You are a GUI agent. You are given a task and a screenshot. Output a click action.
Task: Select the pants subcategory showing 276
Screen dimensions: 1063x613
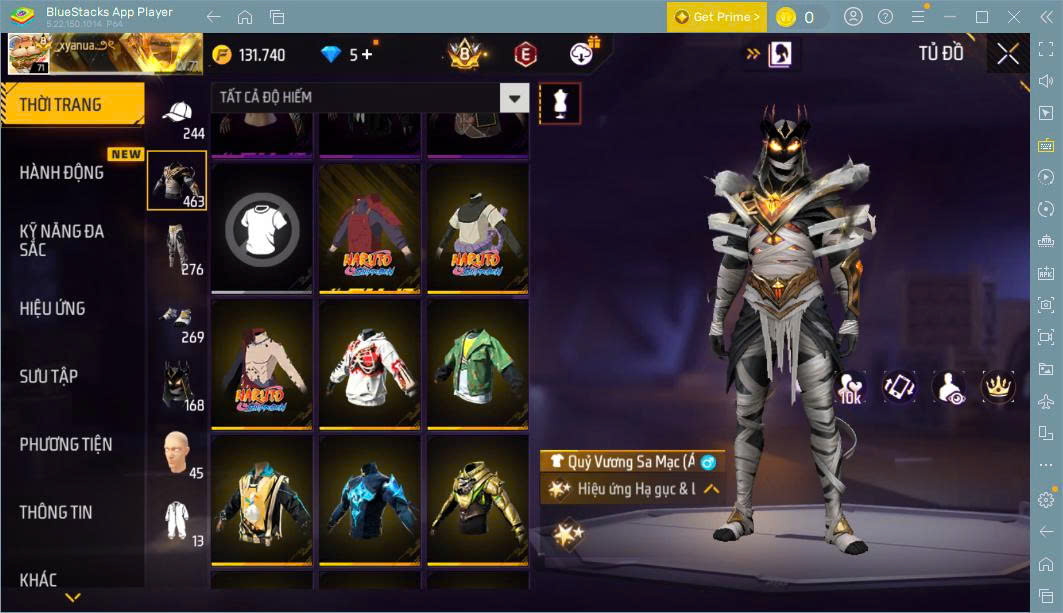coord(177,249)
